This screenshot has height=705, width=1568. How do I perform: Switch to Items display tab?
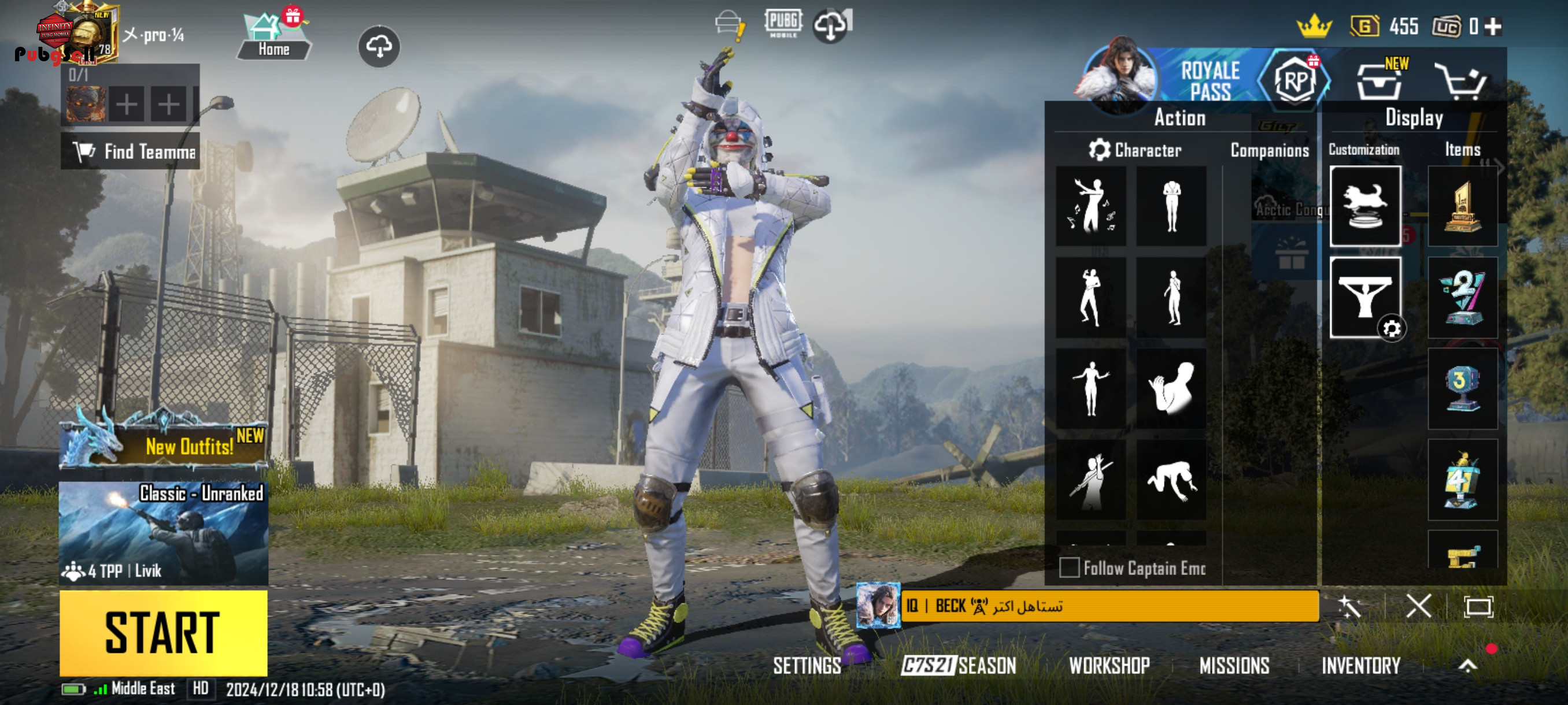click(1462, 150)
